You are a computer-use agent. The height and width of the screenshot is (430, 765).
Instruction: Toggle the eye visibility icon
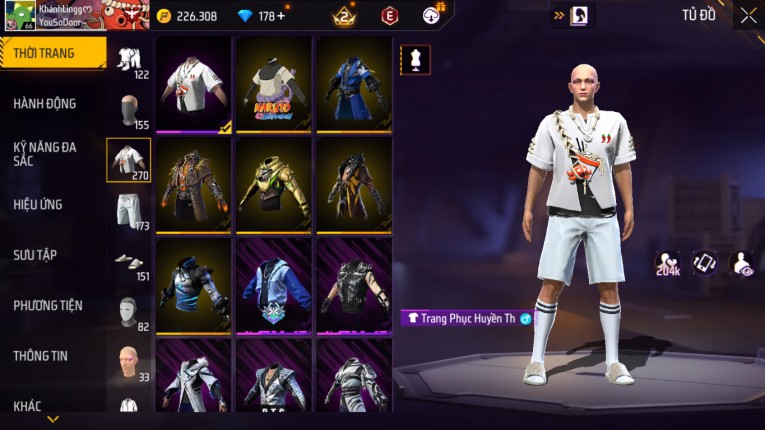point(742,263)
